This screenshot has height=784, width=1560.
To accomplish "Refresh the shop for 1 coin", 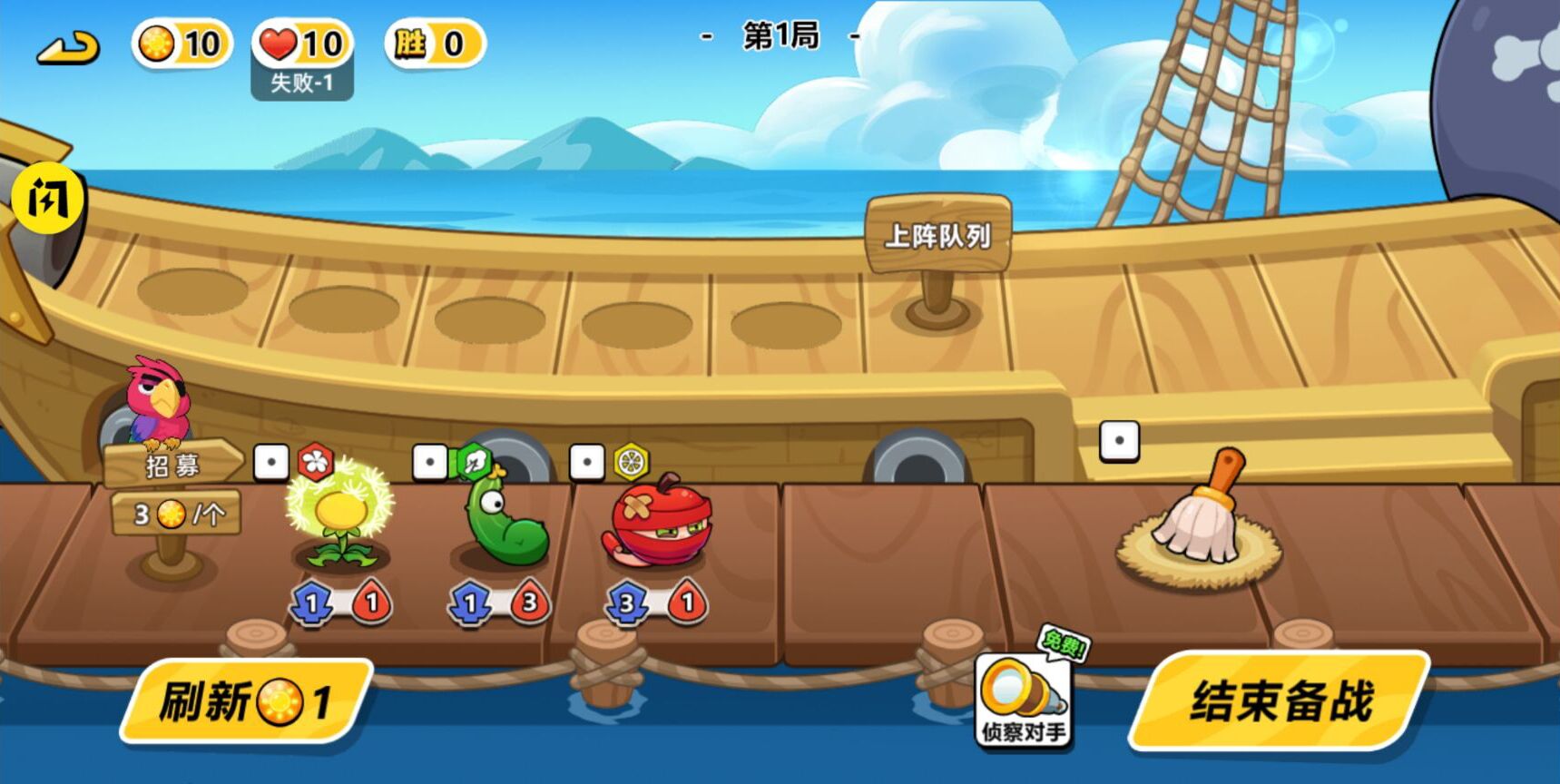I will (245, 701).
